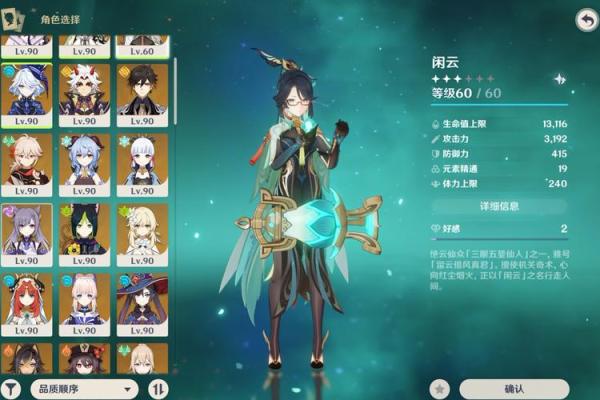Pick Kazuha in the character list

pyautogui.click(x=27, y=164)
